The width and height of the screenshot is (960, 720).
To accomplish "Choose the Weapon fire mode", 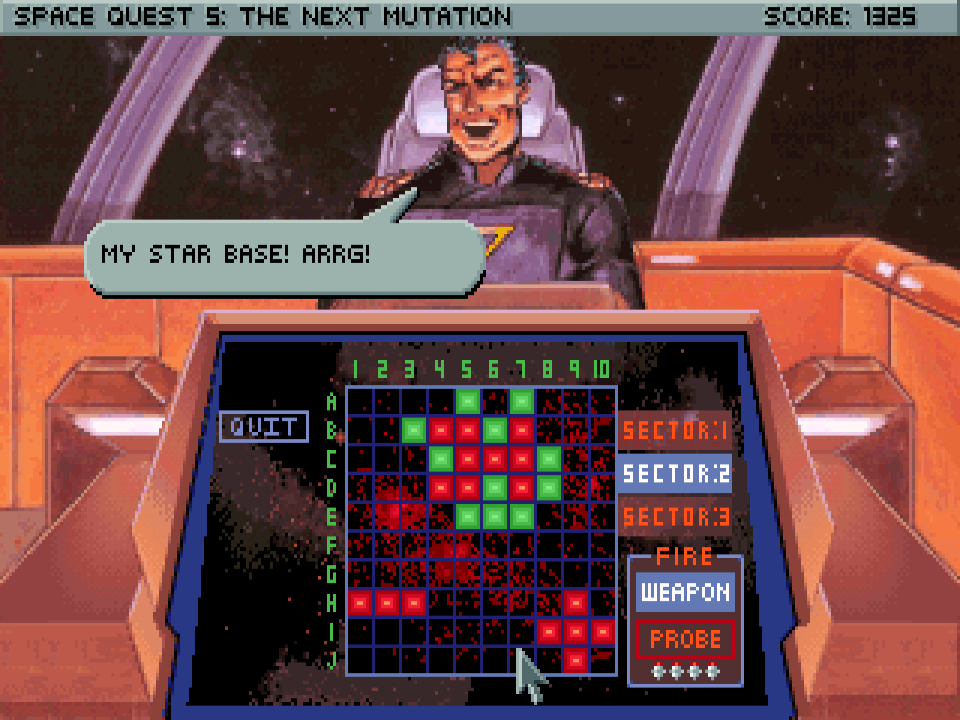I will [685, 592].
